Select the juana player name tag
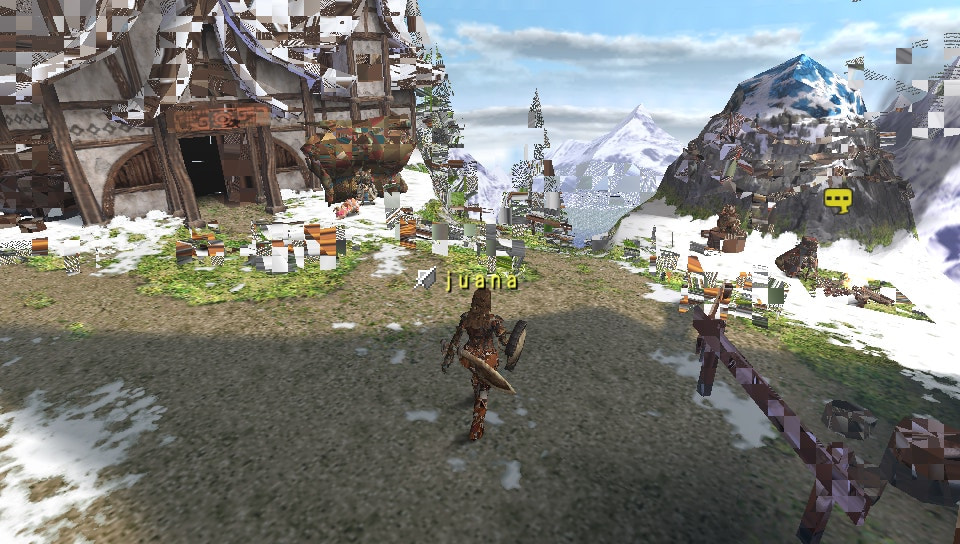Screen dimensions: 960x544 coord(482,279)
